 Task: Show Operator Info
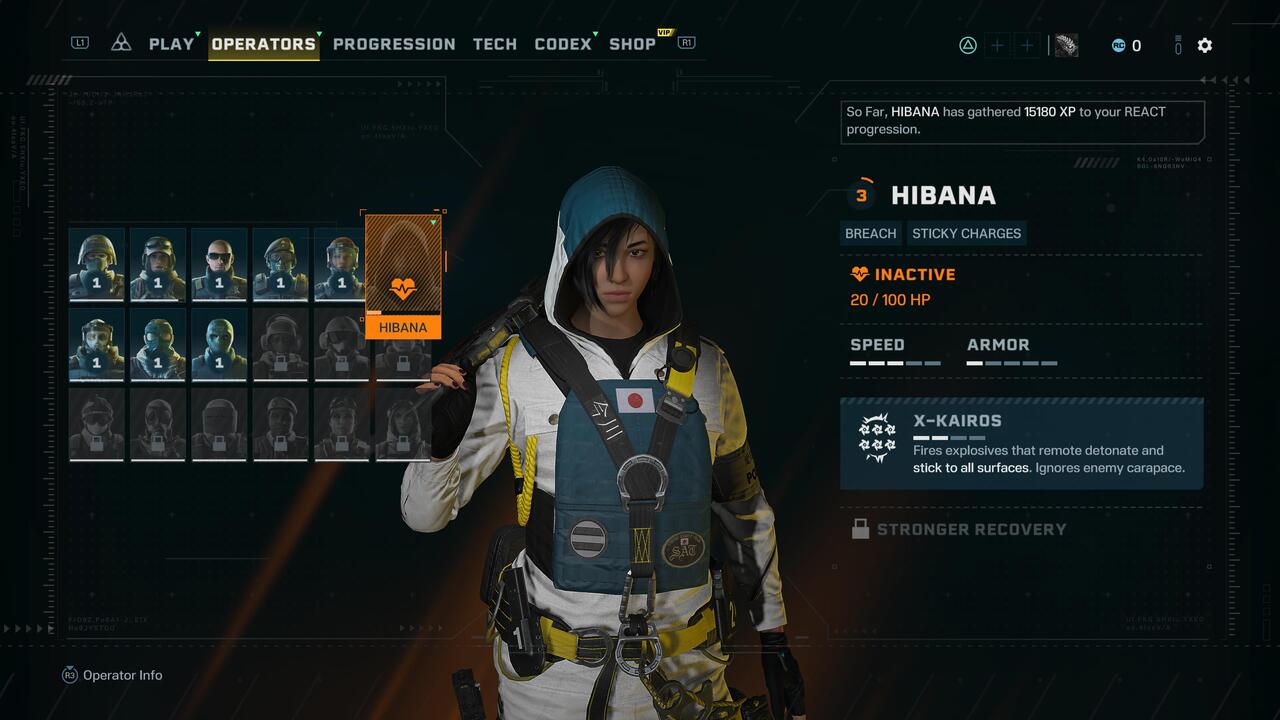pos(112,675)
